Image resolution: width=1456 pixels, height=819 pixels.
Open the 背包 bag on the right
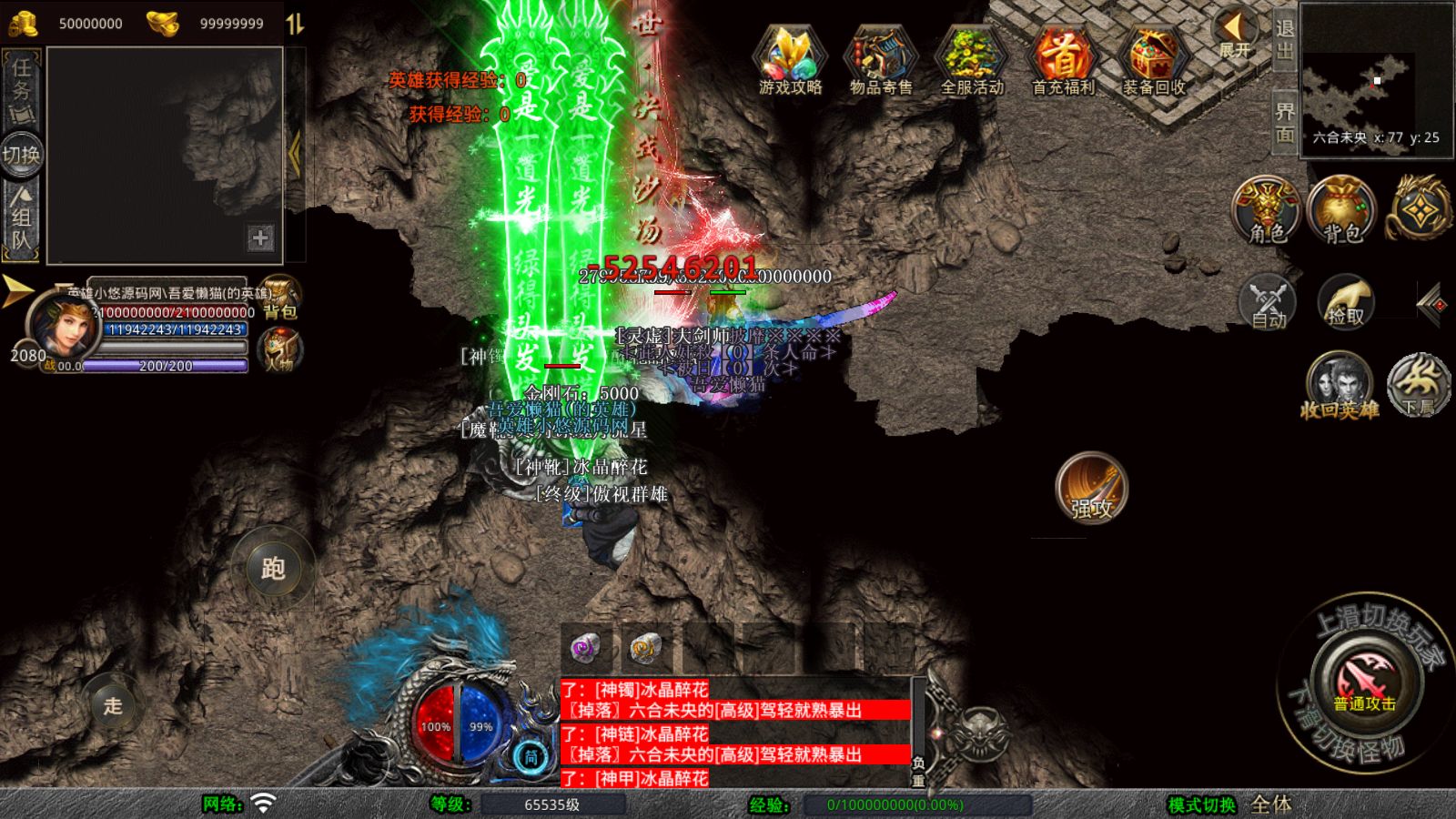pos(1341,211)
